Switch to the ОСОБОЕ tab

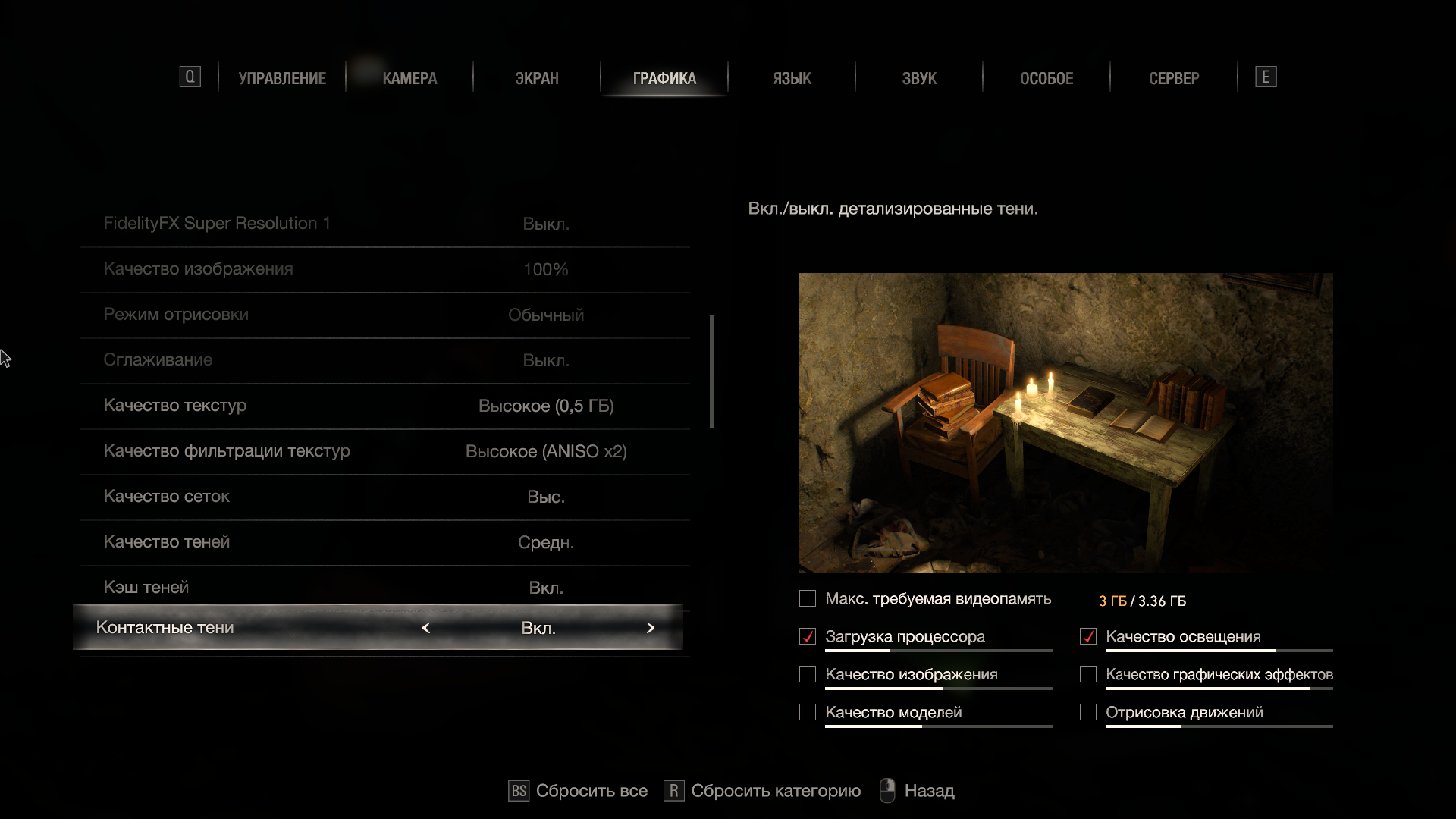[x=1046, y=78]
